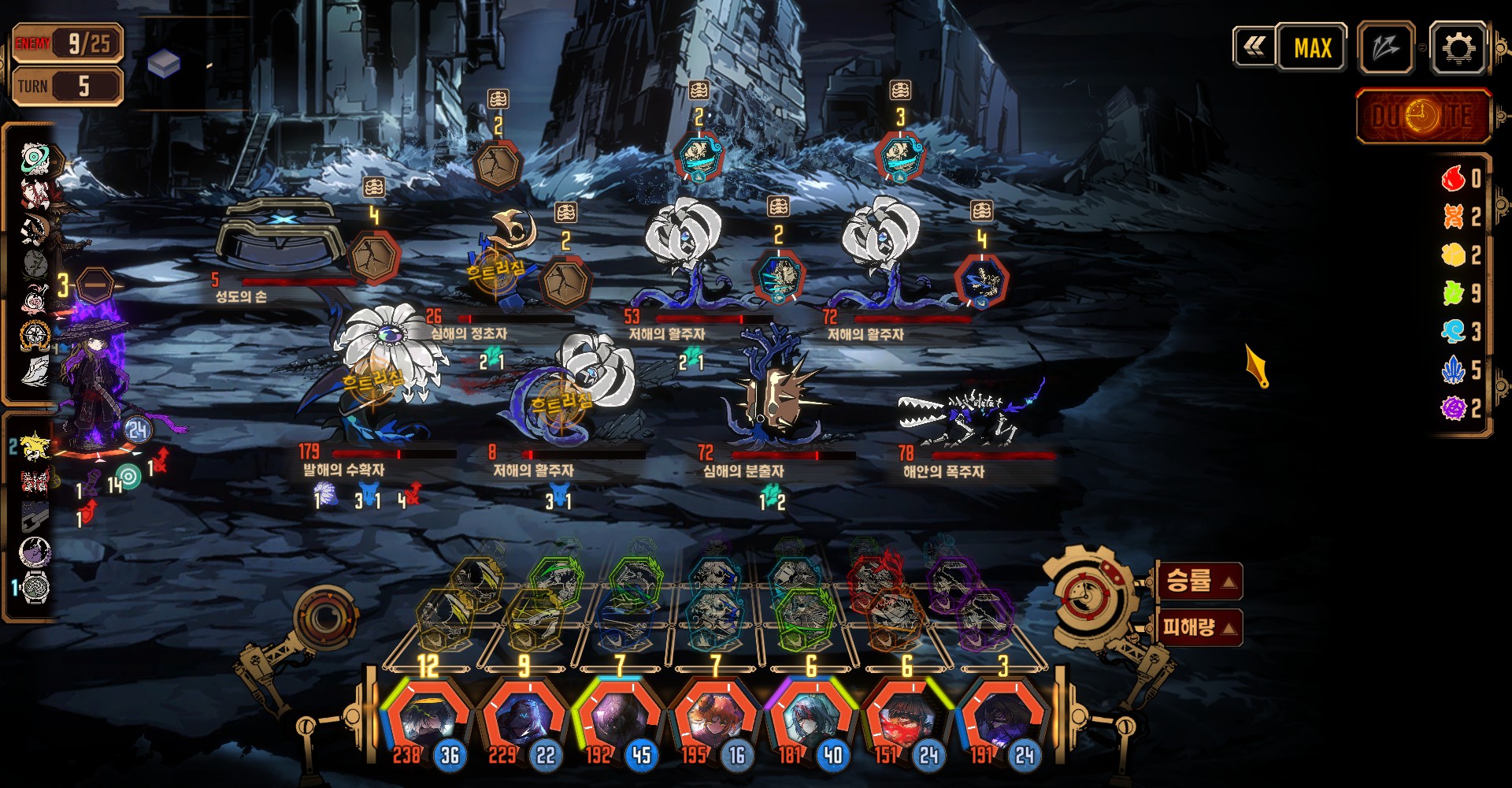1512x788 pixels.
Task: Open the settings gear menu
Action: click(x=1458, y=49)
